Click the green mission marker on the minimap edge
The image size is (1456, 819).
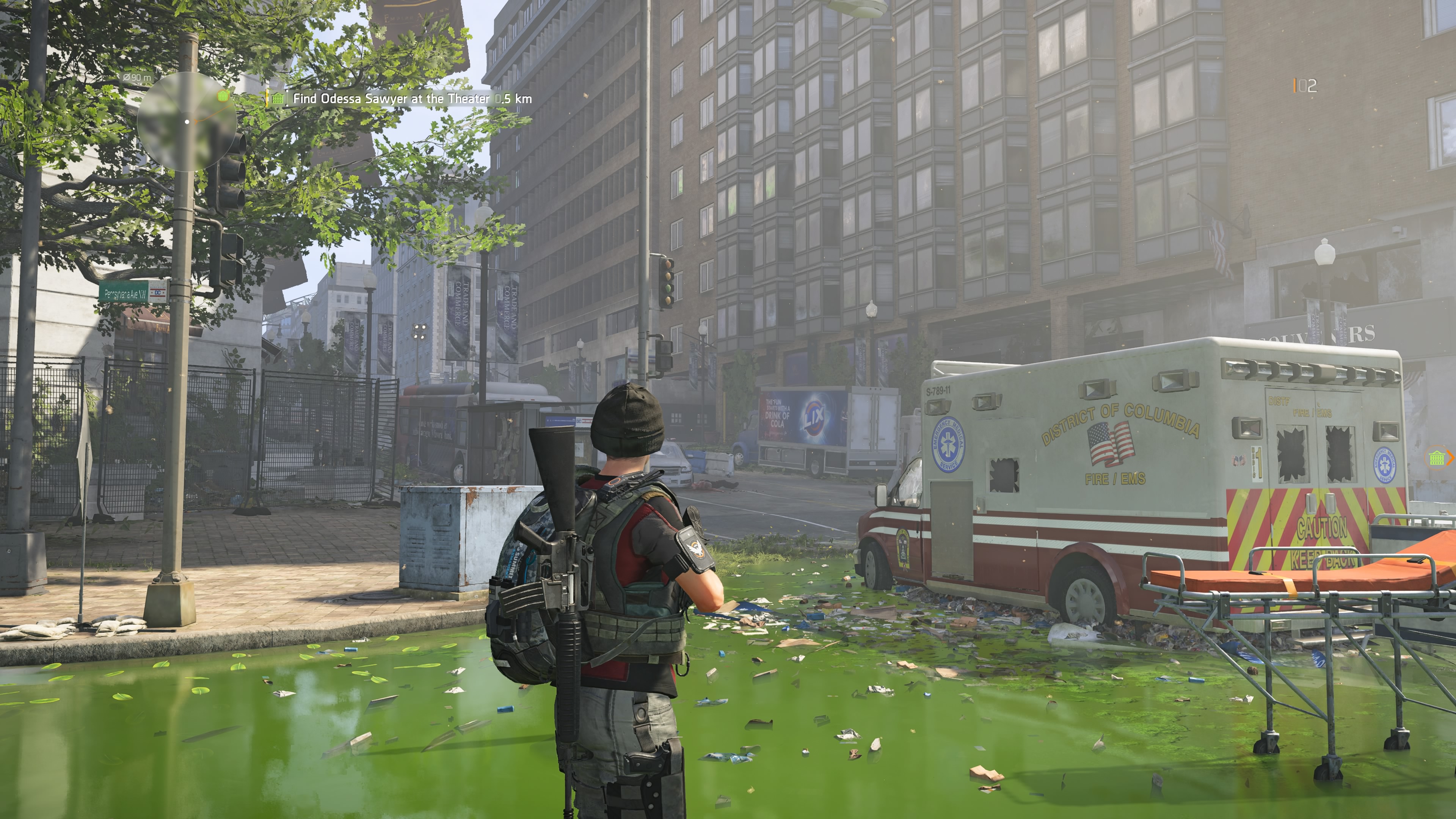tap(223, 96)
